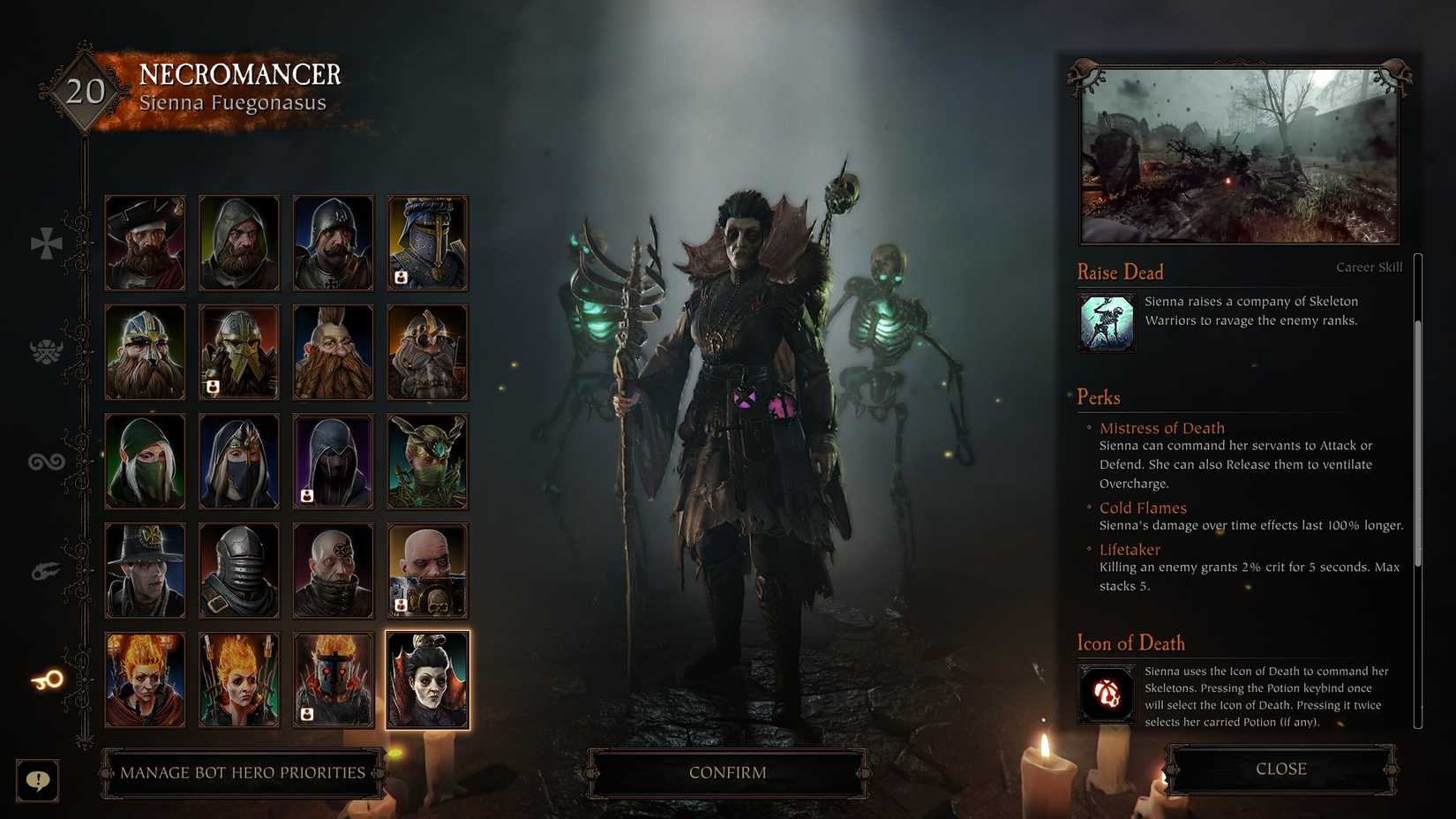Select Markus Kruber's cross emblem in sidebar
Screen dimensions: 1456x819
[x=46, y=244]
